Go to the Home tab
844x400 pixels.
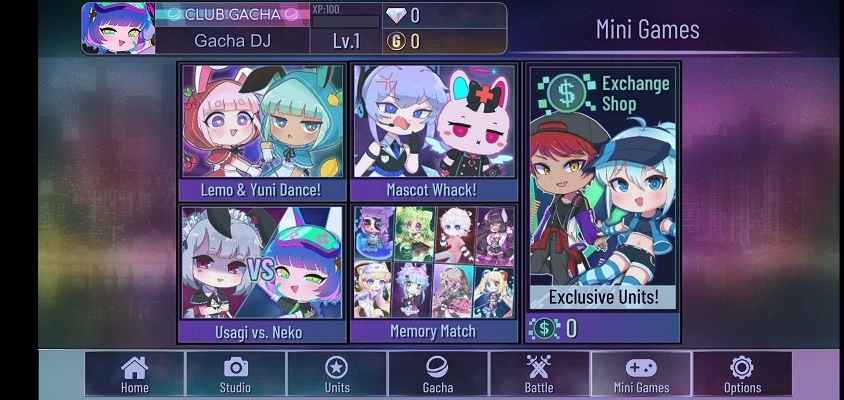click(135, 374)
